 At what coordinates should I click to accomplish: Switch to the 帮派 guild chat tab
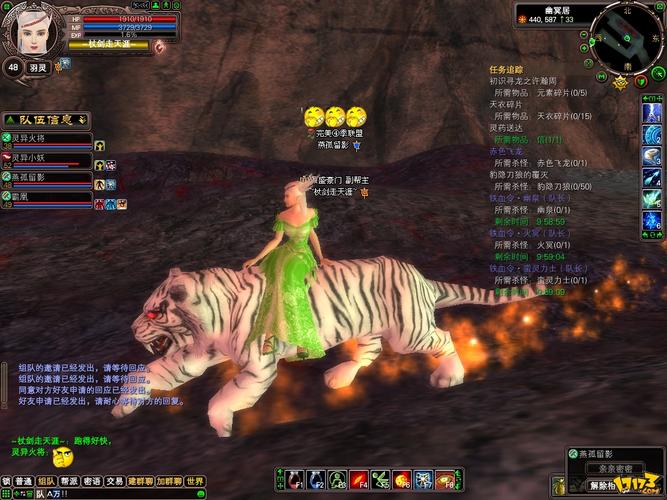(x=69, y=481)
